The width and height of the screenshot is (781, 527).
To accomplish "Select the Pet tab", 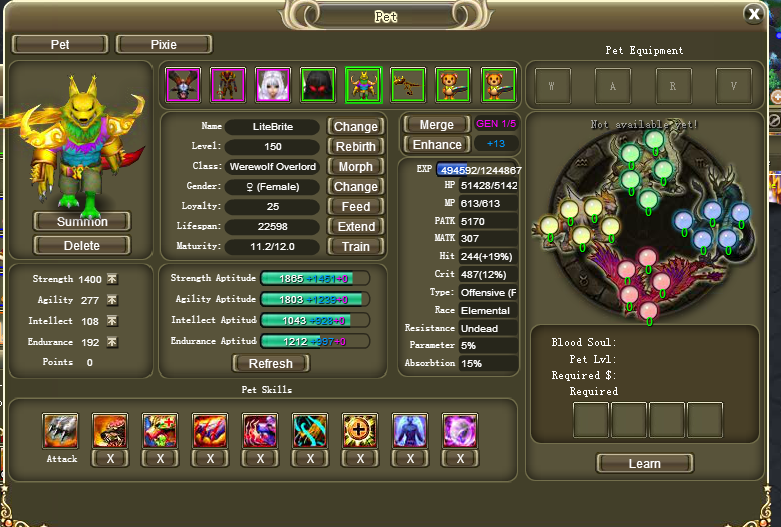I will point(60,44).
